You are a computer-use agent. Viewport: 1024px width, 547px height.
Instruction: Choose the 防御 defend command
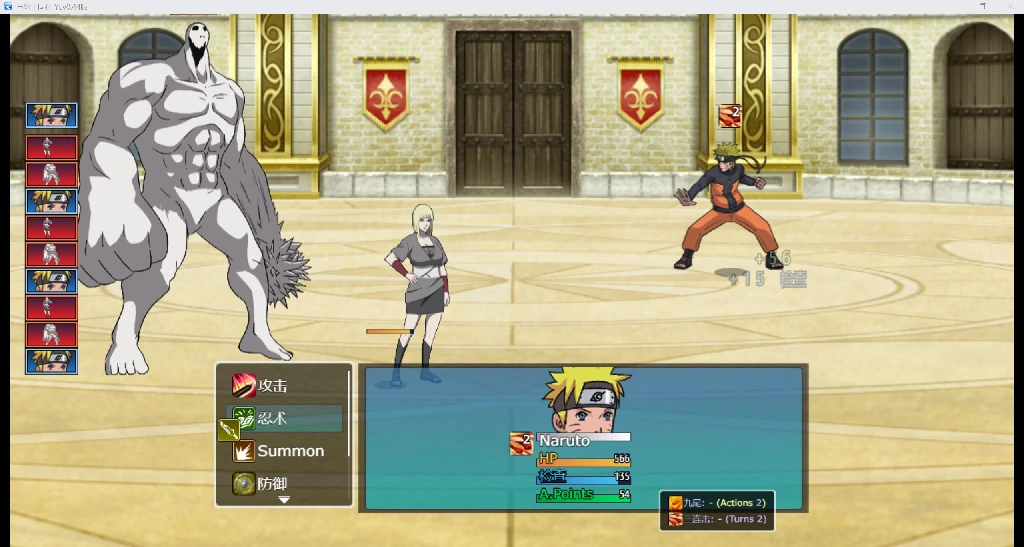point(272,484)
